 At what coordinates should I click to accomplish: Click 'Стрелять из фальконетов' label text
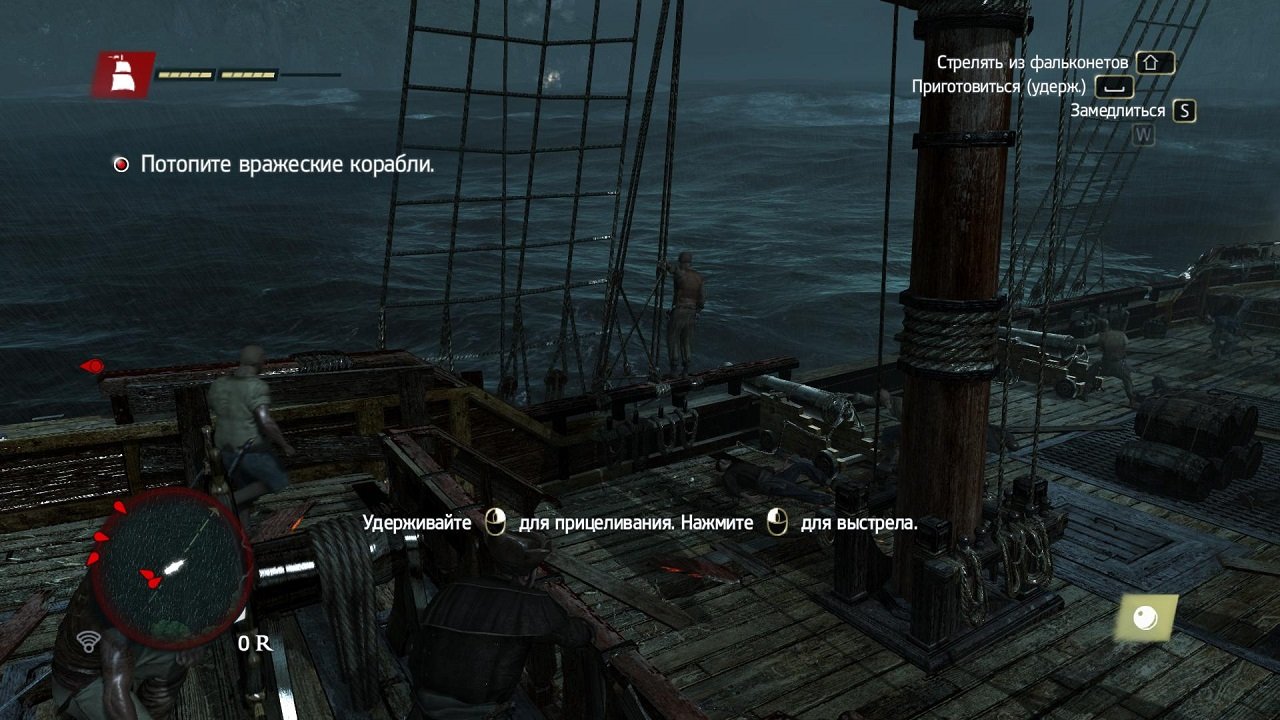coord(1032,61)
